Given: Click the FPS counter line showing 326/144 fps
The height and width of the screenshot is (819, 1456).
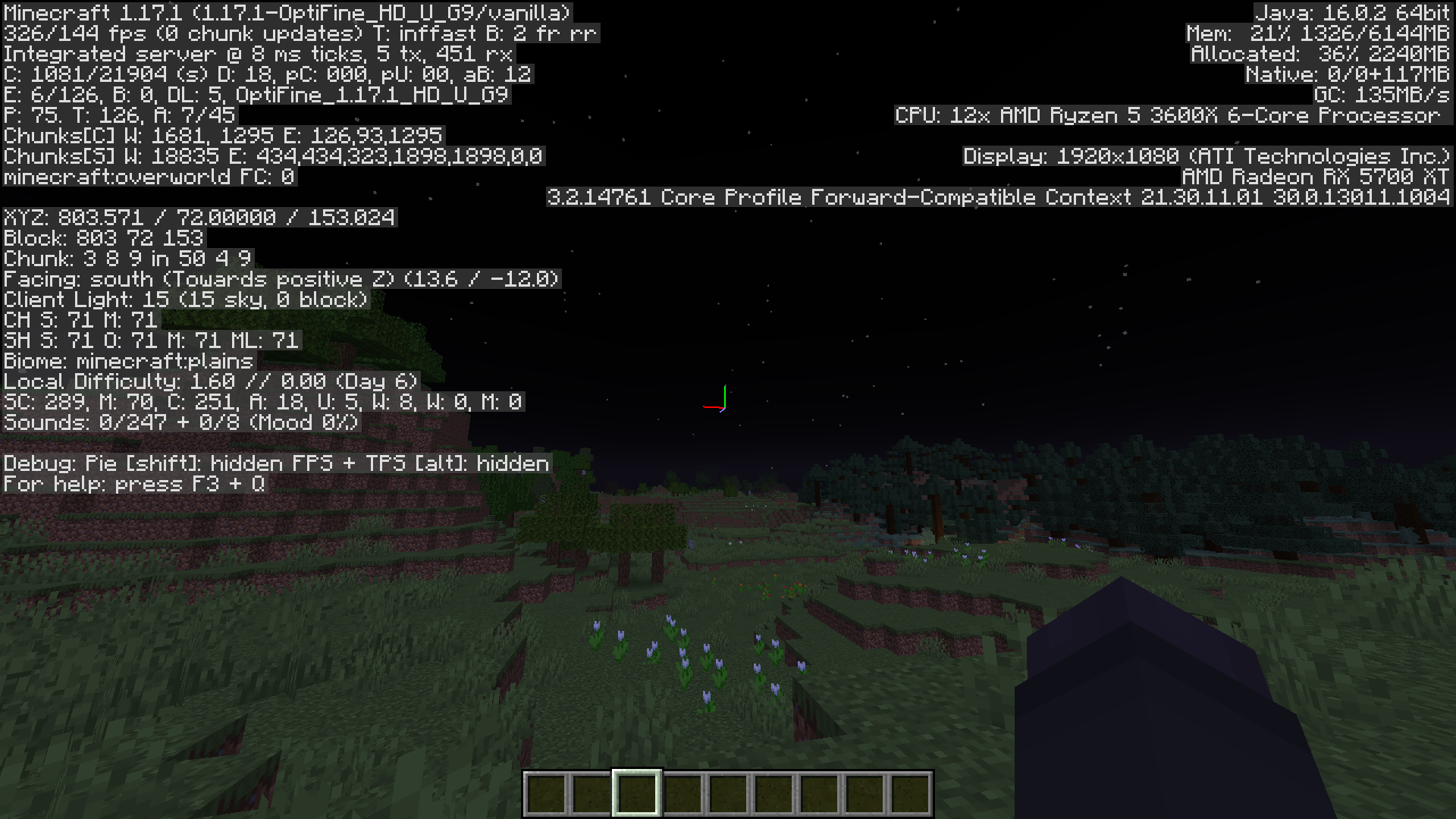Looking at the screenshot, I should tap(300, 33).
